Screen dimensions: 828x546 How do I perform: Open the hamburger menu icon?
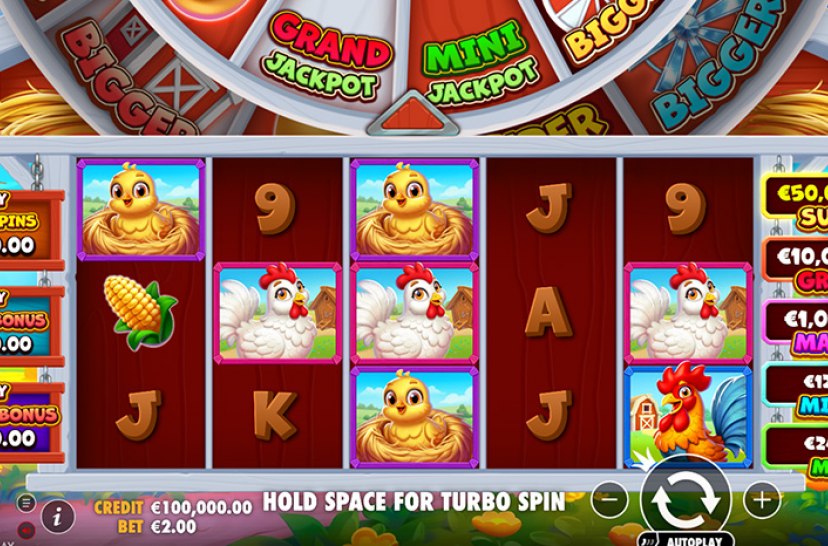pos(27,503)
